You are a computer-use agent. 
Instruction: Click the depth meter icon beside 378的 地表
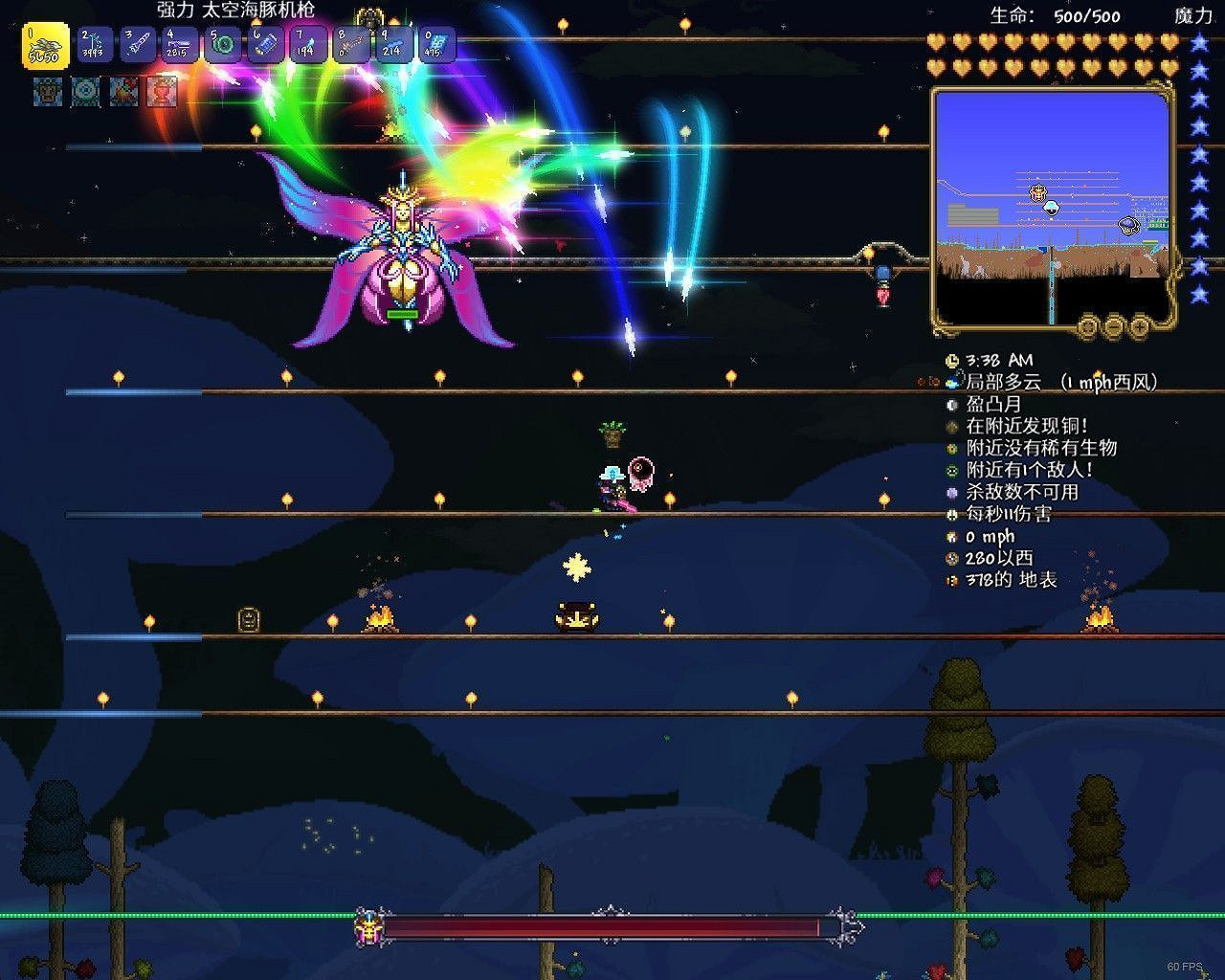[951, 579]
